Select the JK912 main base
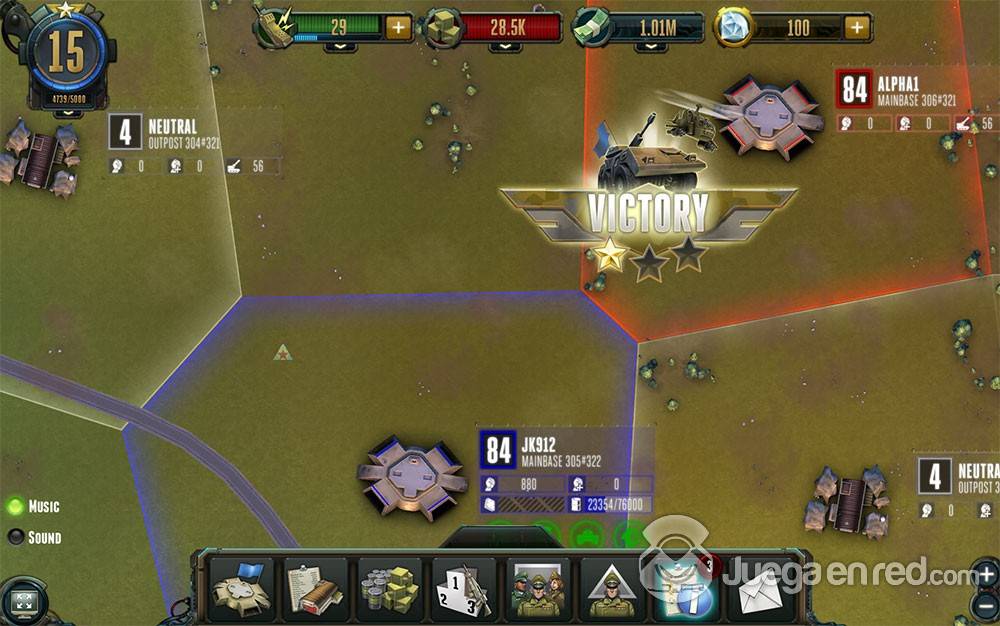 (412, 477)
